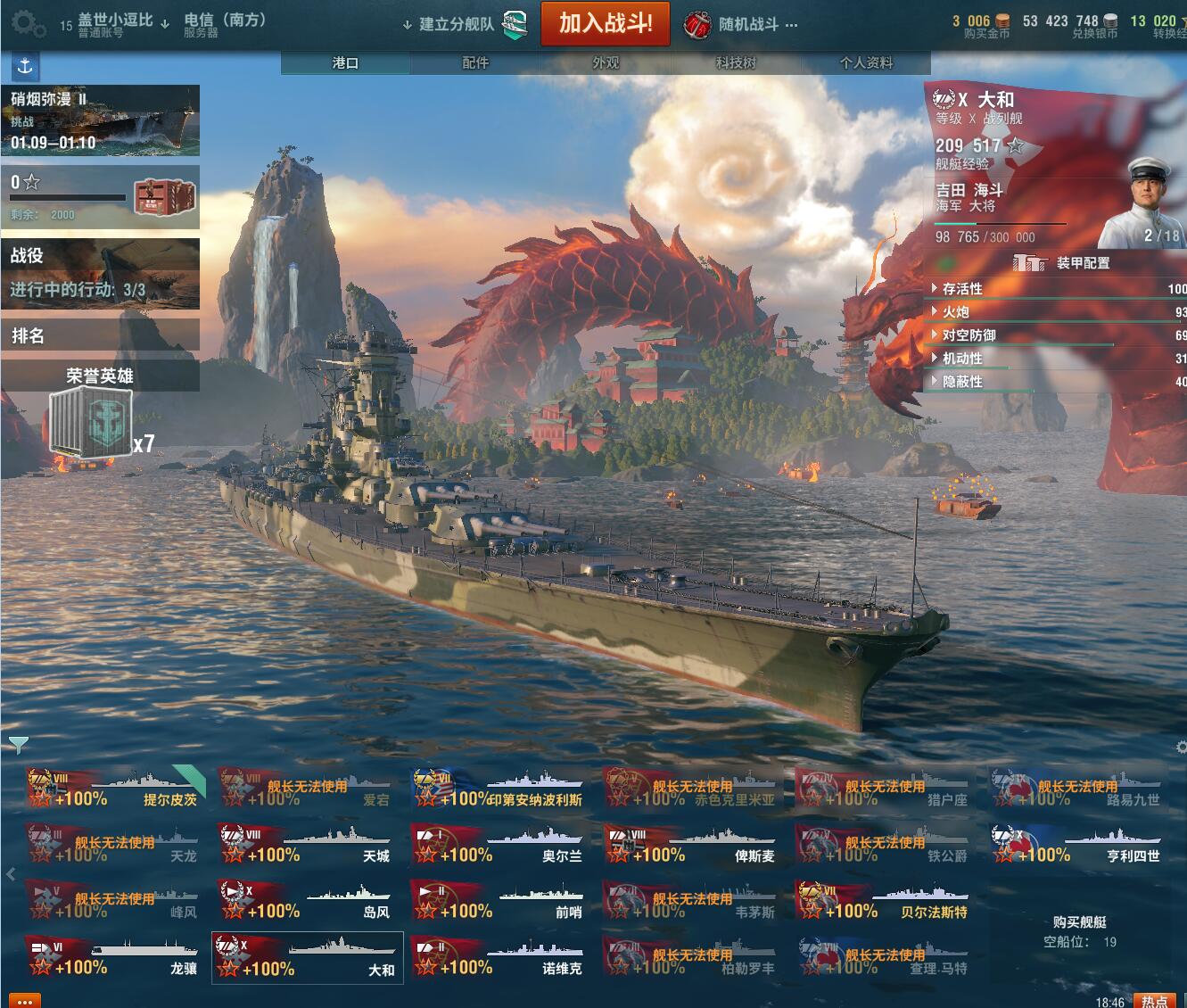Open the 随机战斗 battle type selector
The height and width of the screenshot is (1008, 1187).
point(741,25)
